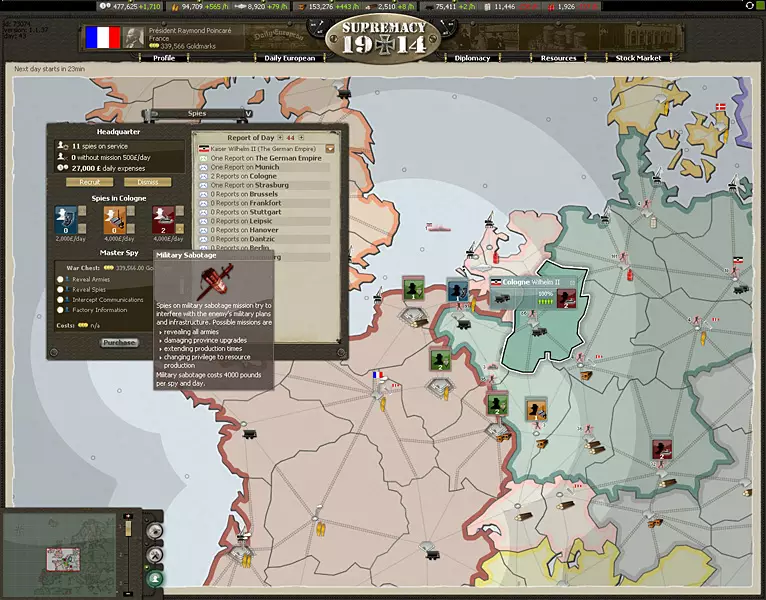Open the Kaiser Wilhelm II country dropdown

pos(330,148)
